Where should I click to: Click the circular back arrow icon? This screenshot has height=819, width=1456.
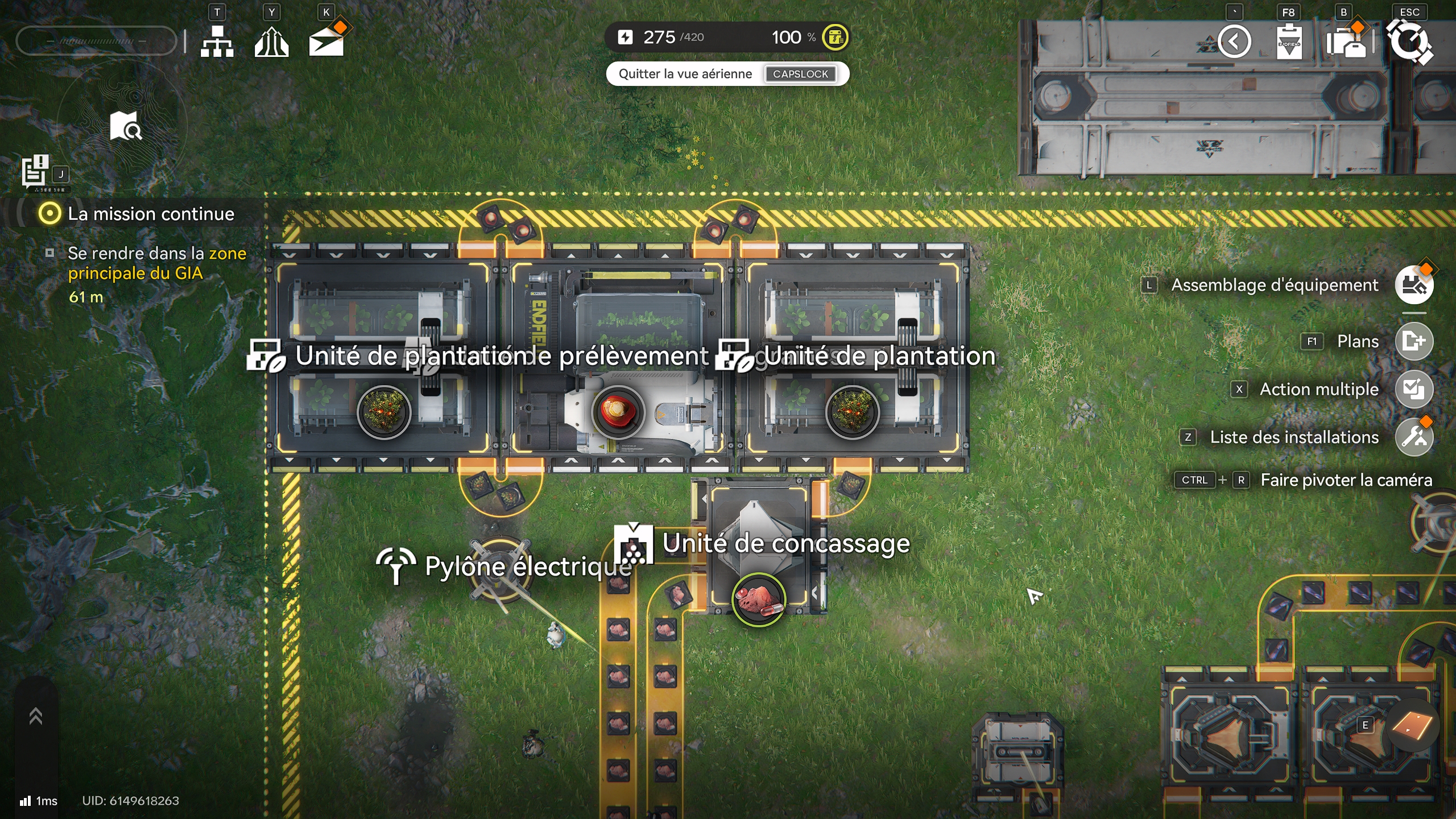[x=1234, y=42]
